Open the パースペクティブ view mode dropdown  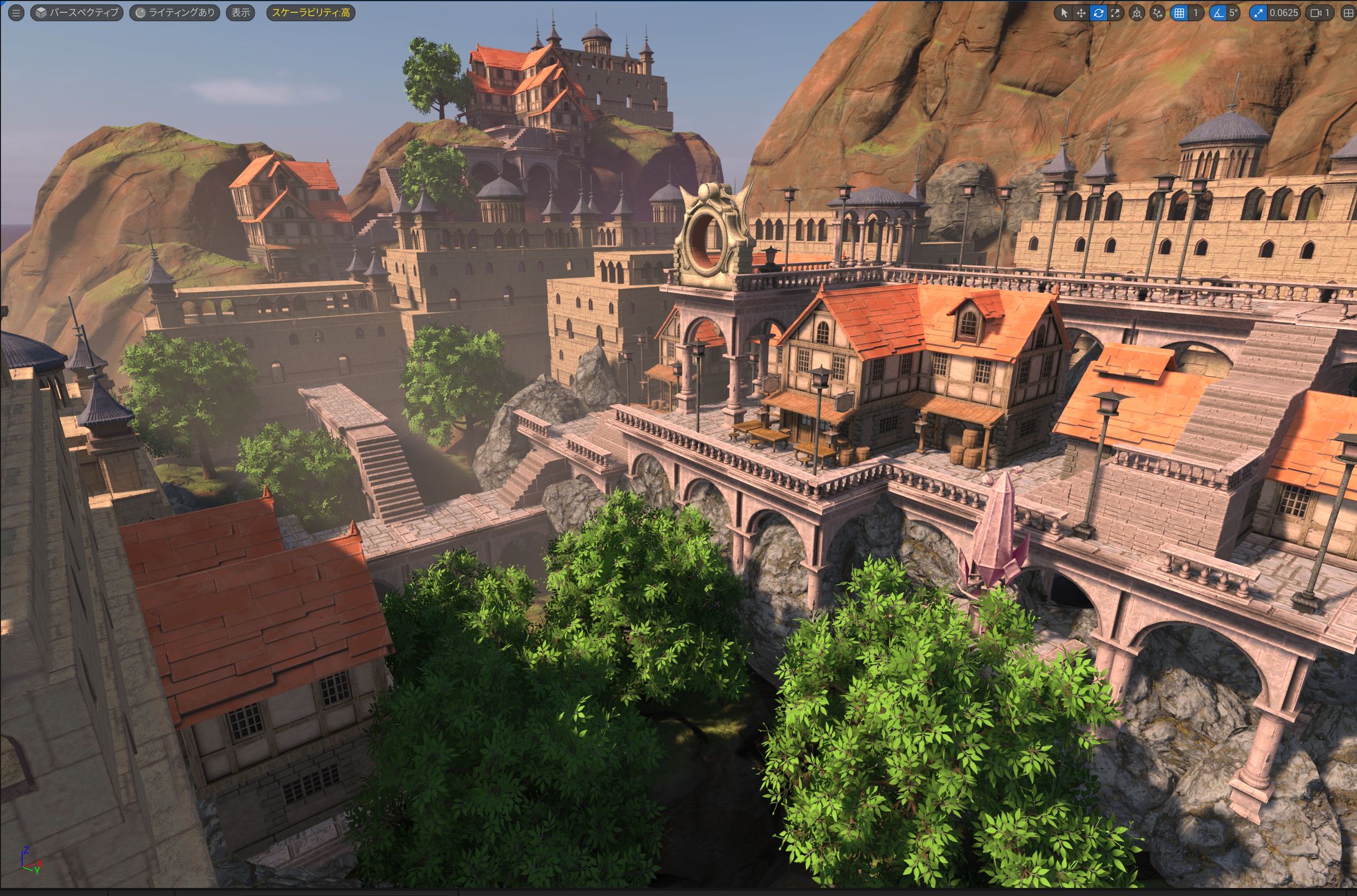(x=77, y=12)
